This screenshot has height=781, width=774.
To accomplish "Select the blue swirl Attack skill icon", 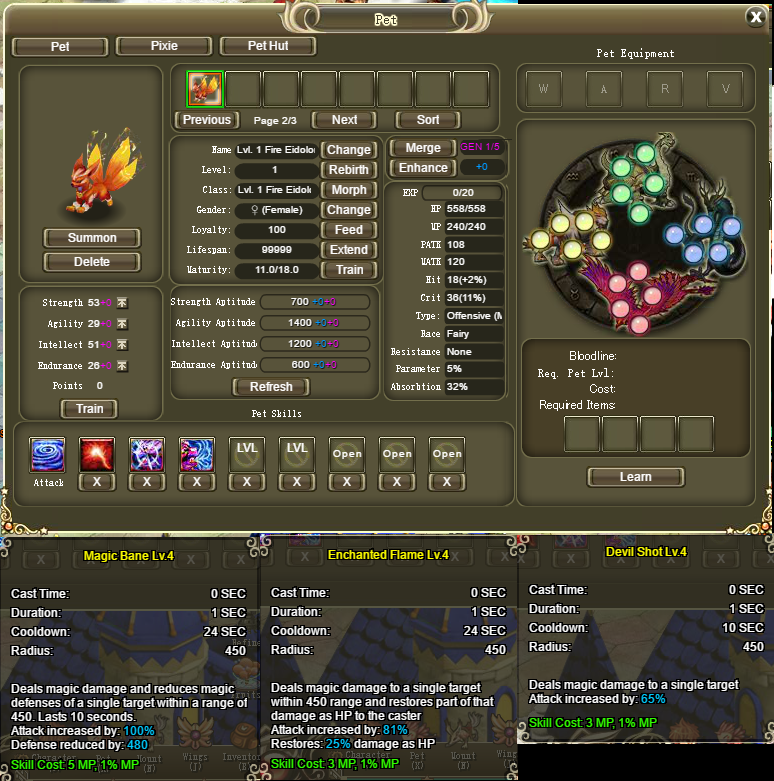I will click(48, 455).
